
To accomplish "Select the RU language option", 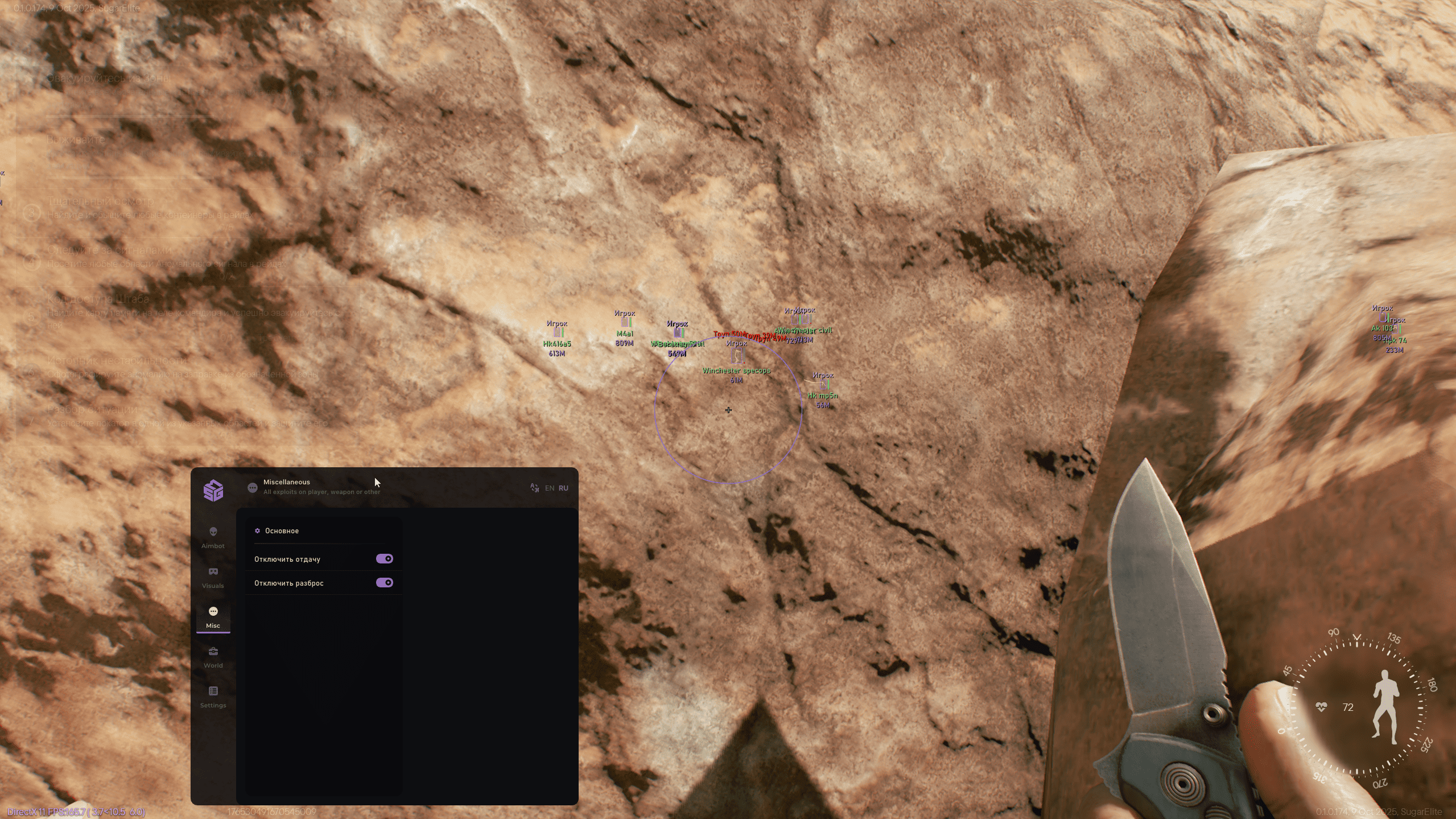I will [x=563, y=488].
